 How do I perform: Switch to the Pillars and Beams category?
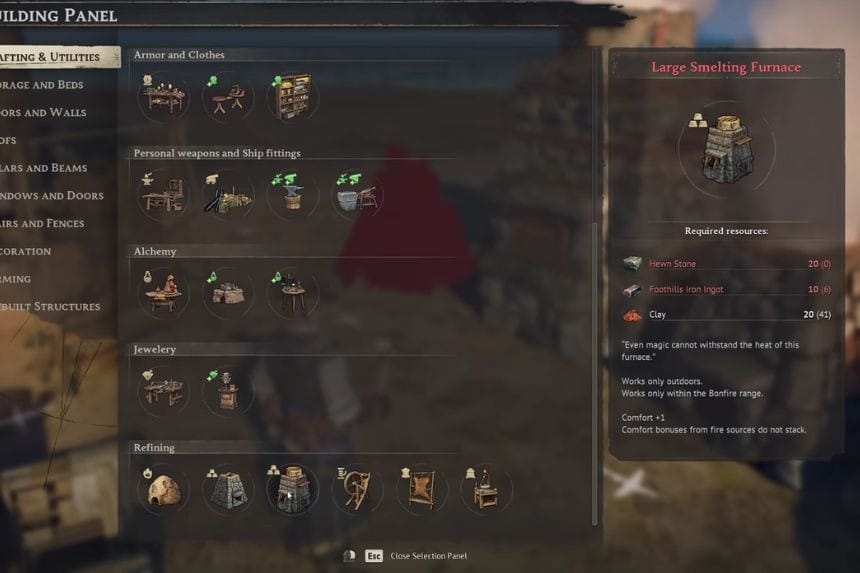tap(44, 168)
